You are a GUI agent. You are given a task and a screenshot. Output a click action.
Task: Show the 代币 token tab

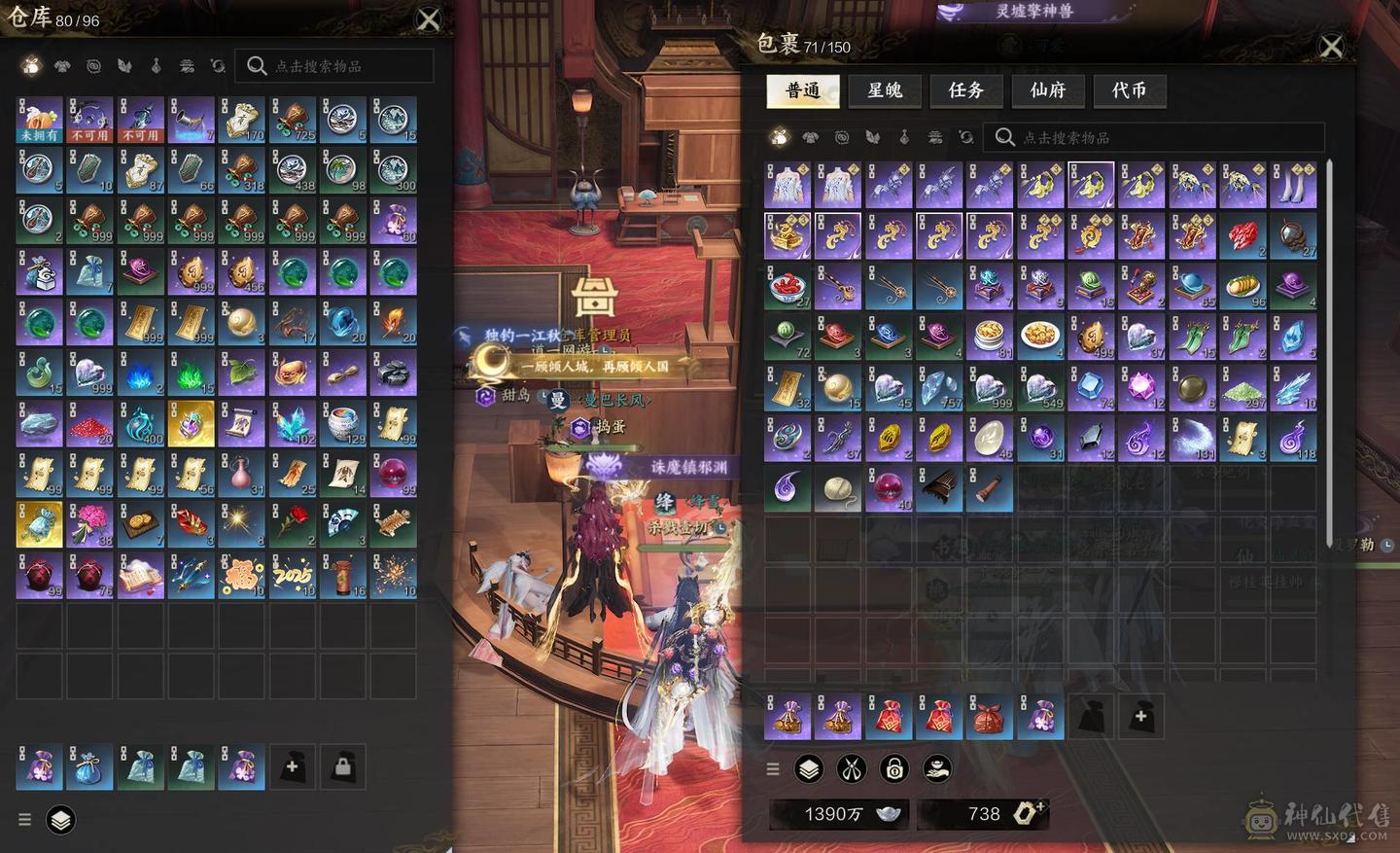1130,90
